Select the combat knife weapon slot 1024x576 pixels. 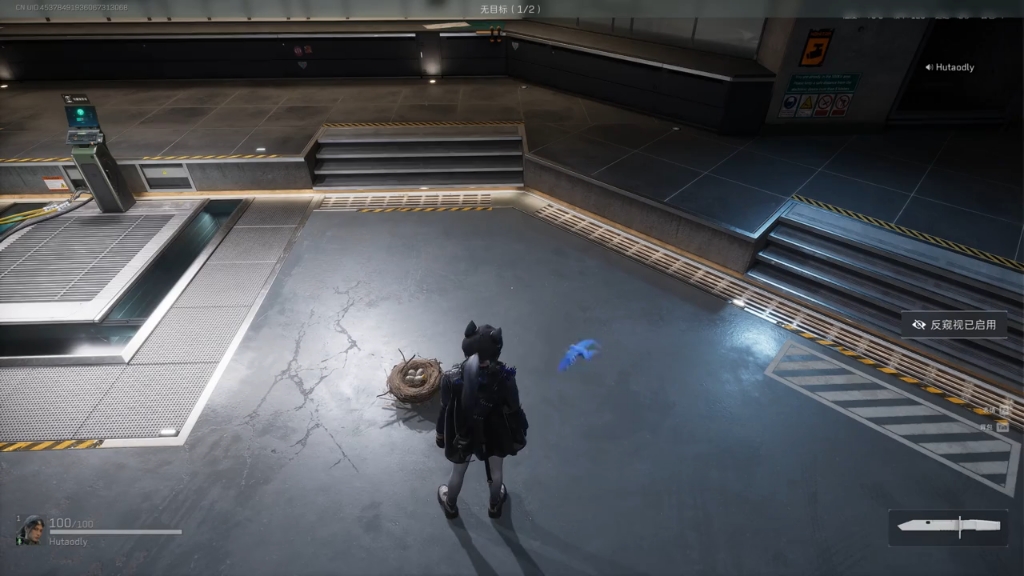(x=949, y=527)
